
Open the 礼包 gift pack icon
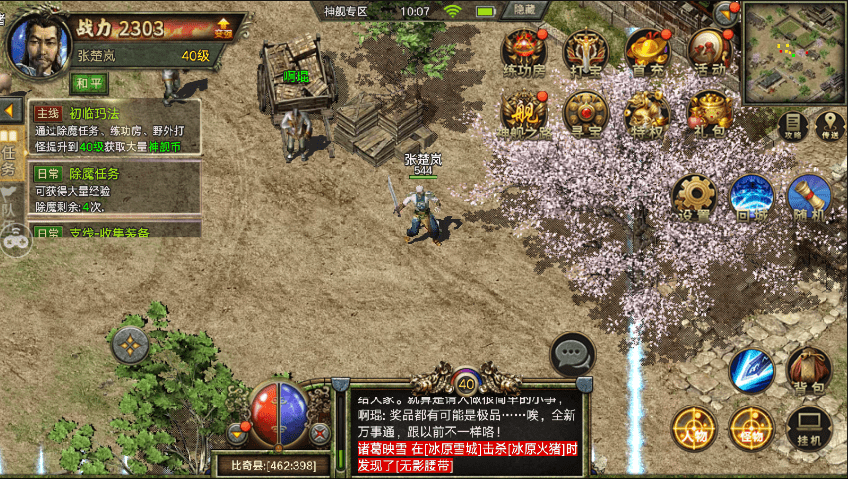coord(708,112)
